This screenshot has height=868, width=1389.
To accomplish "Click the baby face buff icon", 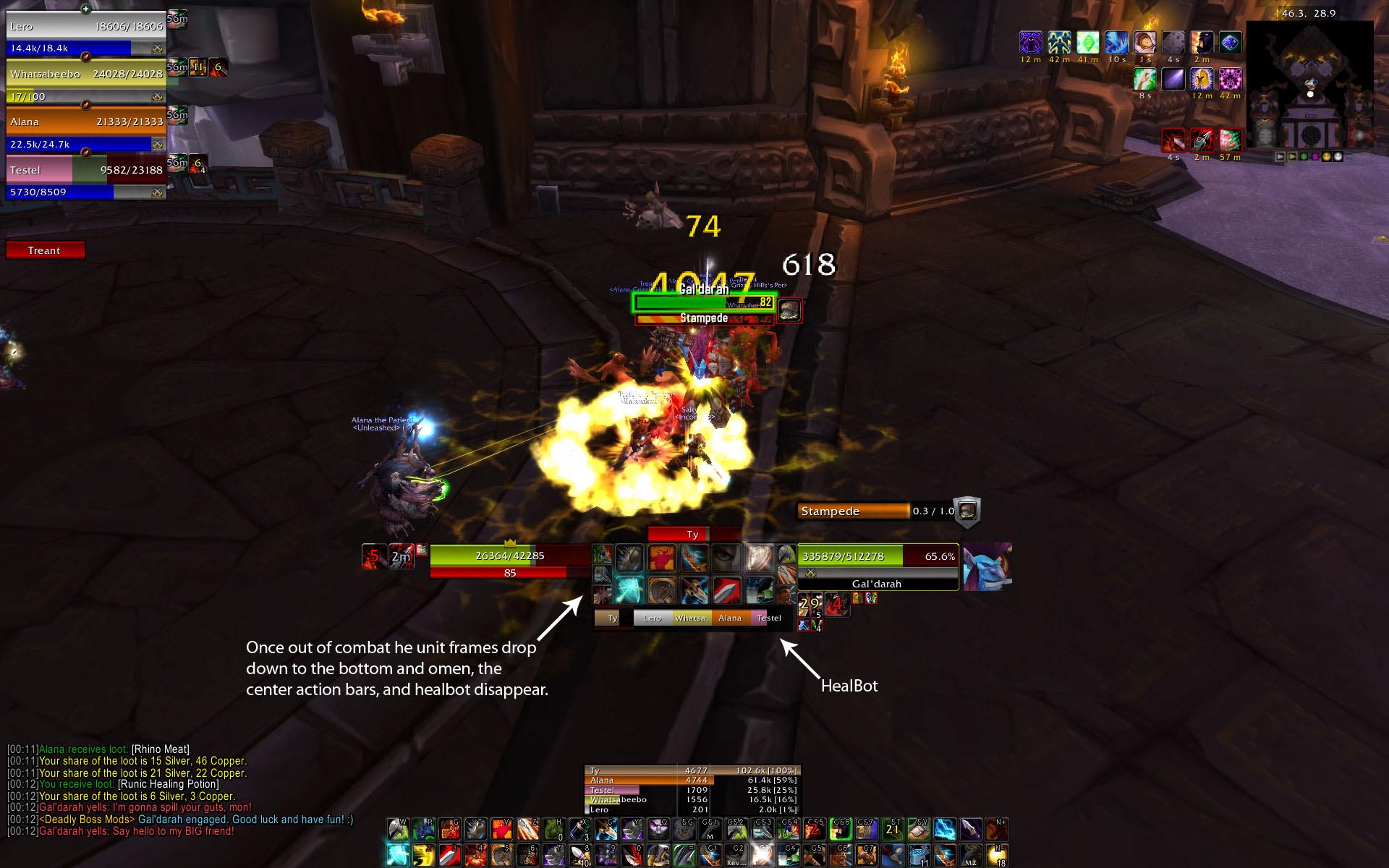I will 1144,42.
